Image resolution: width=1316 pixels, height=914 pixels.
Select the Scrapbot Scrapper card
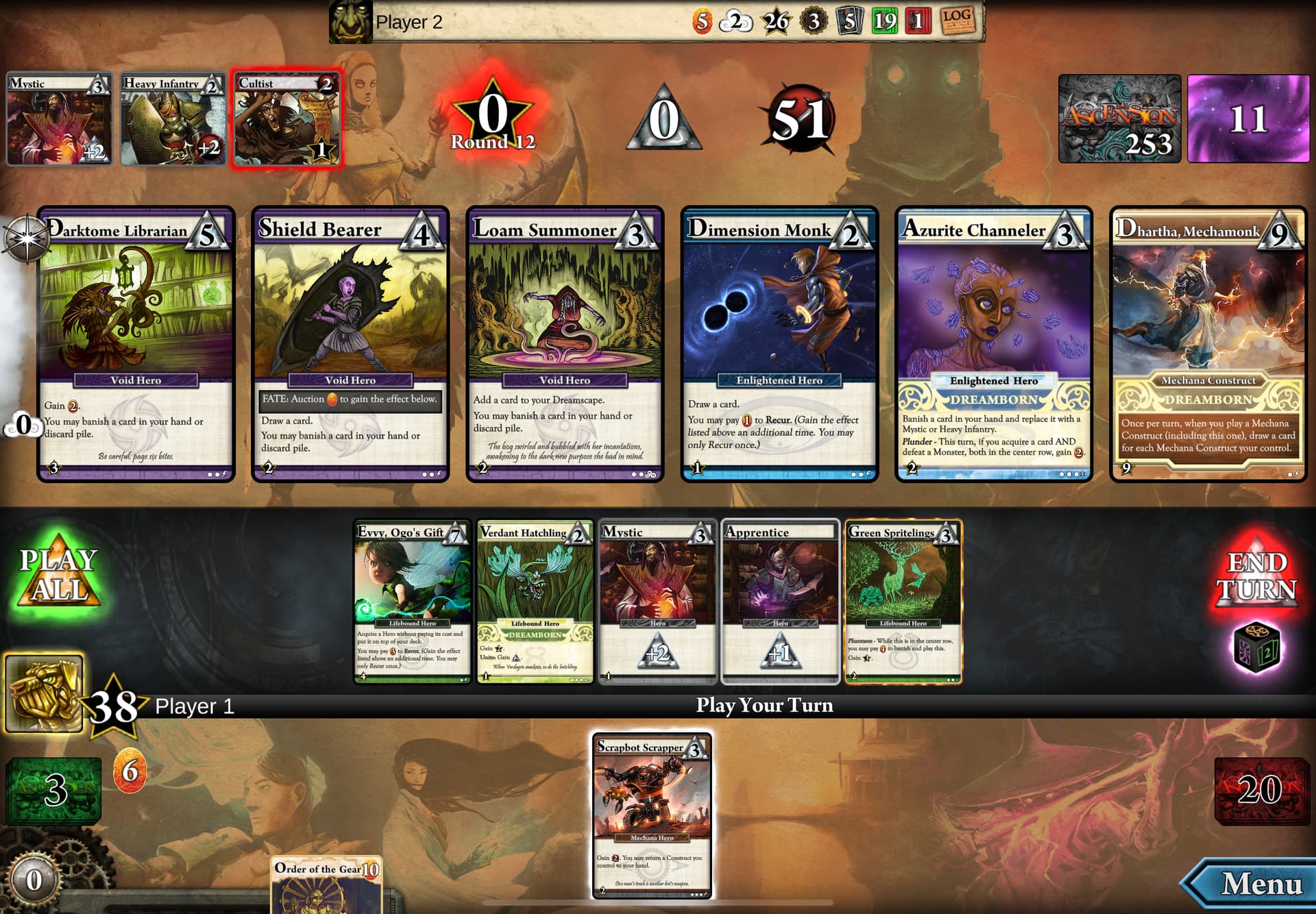tap(651, 815)
